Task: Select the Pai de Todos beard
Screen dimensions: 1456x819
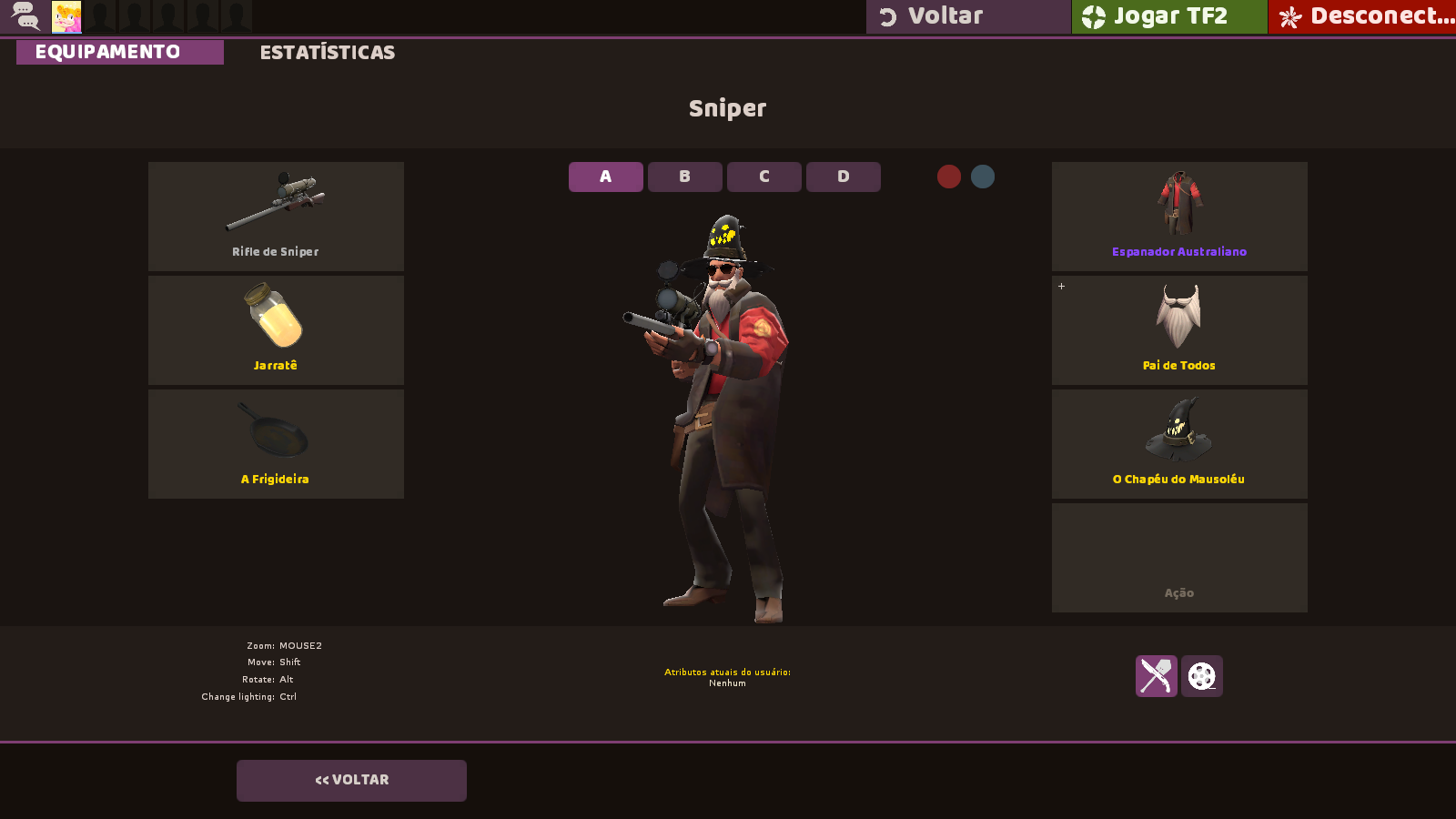Action: (1178, 329)
